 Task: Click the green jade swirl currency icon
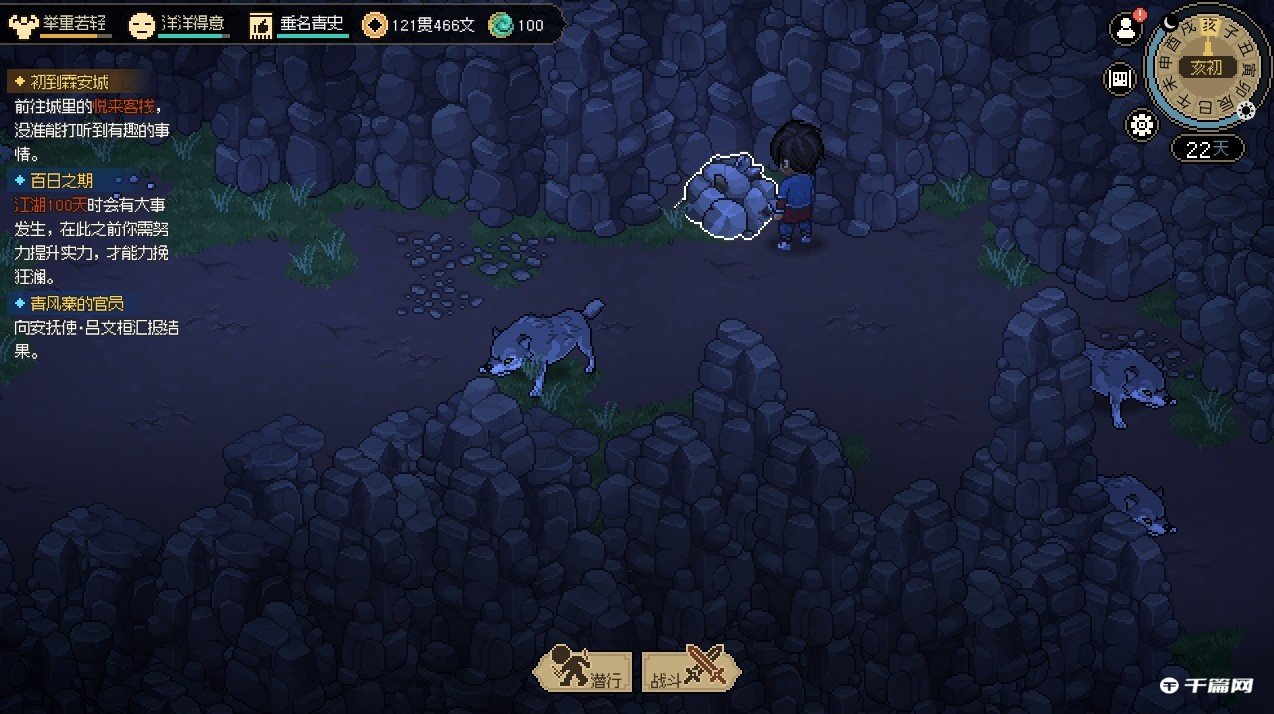pos(501,24)
